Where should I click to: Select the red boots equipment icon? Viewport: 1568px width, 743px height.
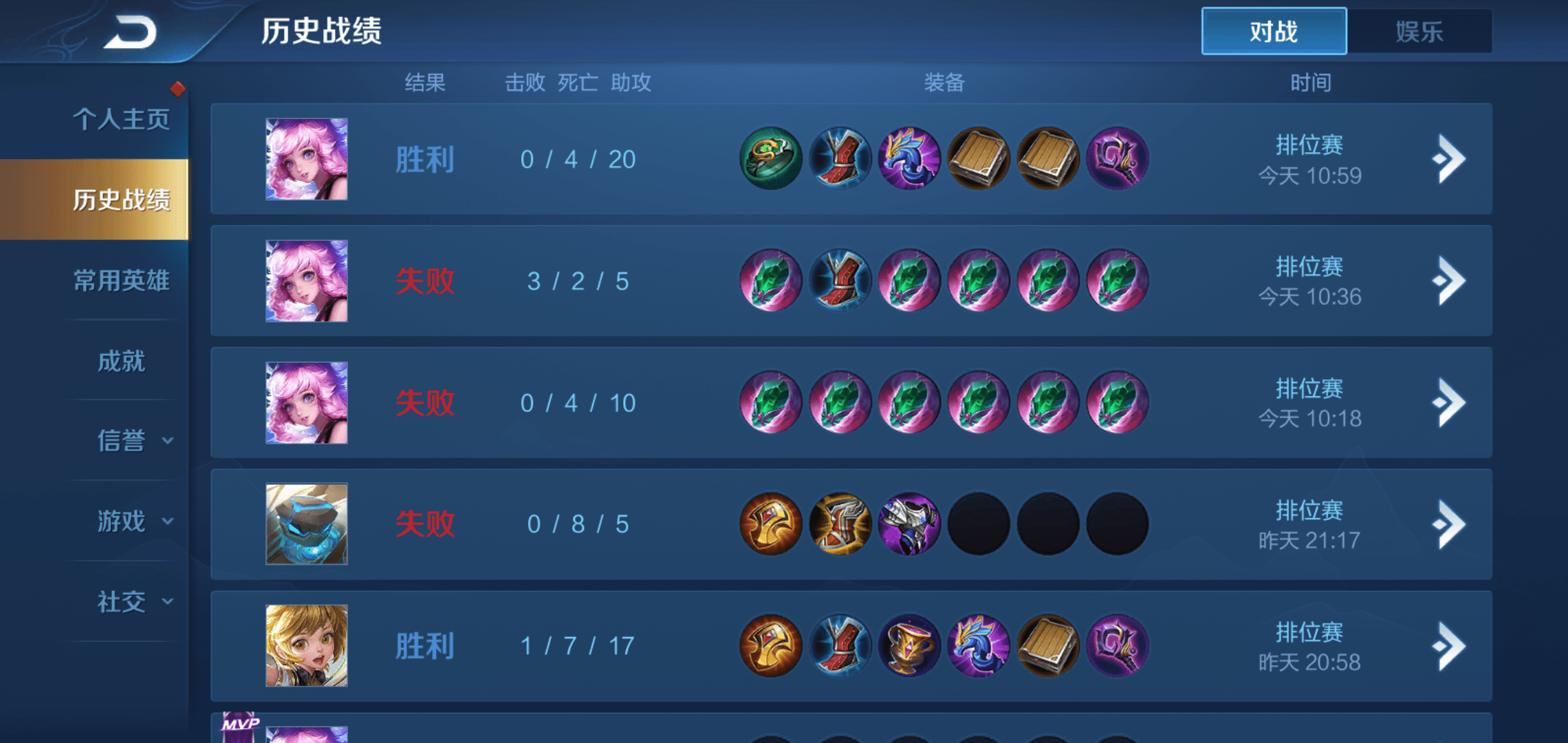coord(840,158)
